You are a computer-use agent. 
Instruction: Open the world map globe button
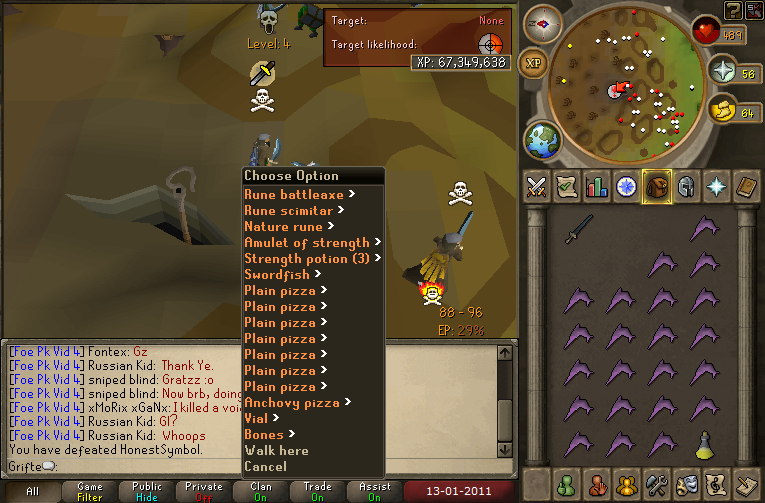click(x=544, y=139)
